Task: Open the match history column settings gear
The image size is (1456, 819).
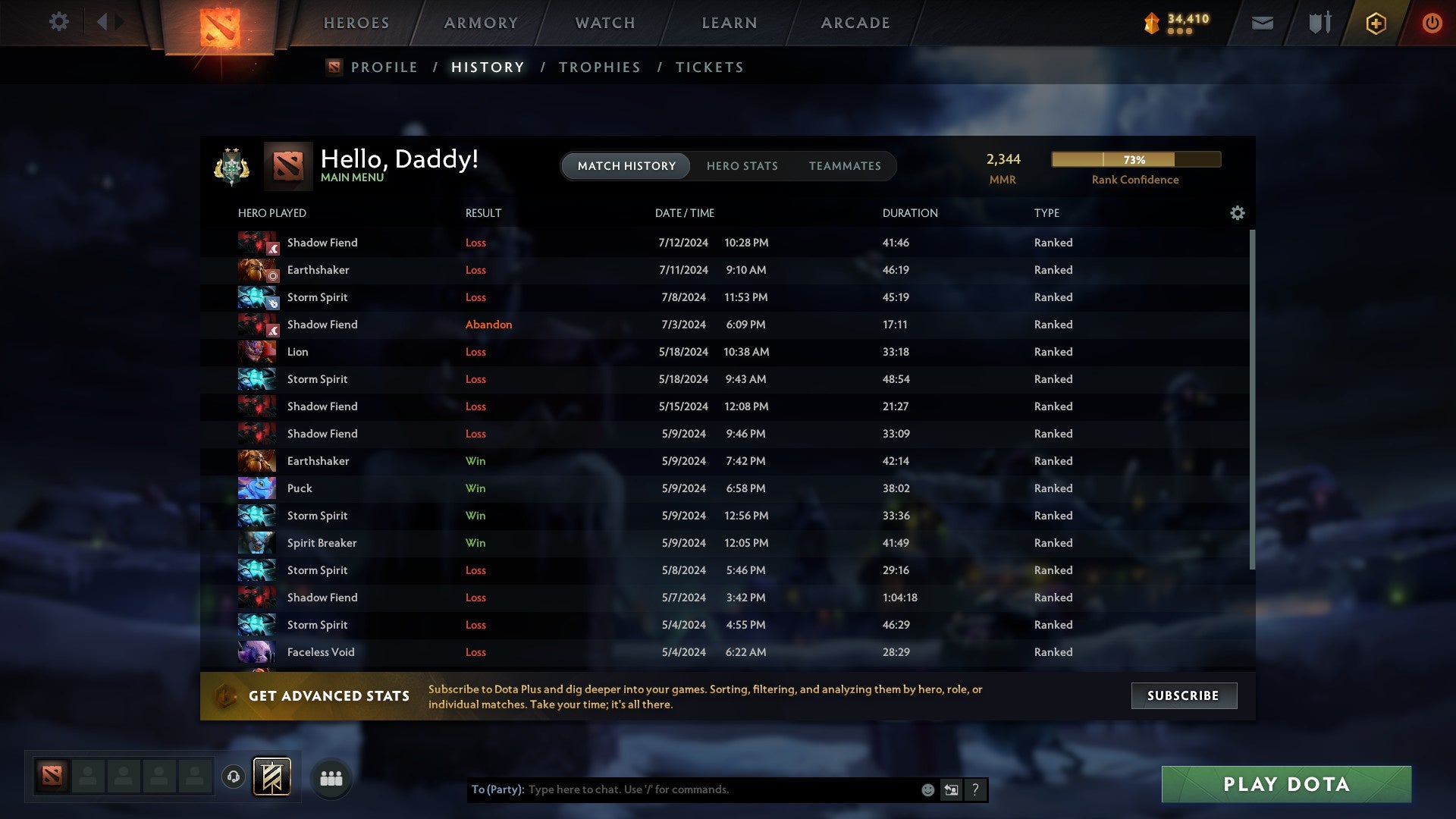Action: [1237, 213]
